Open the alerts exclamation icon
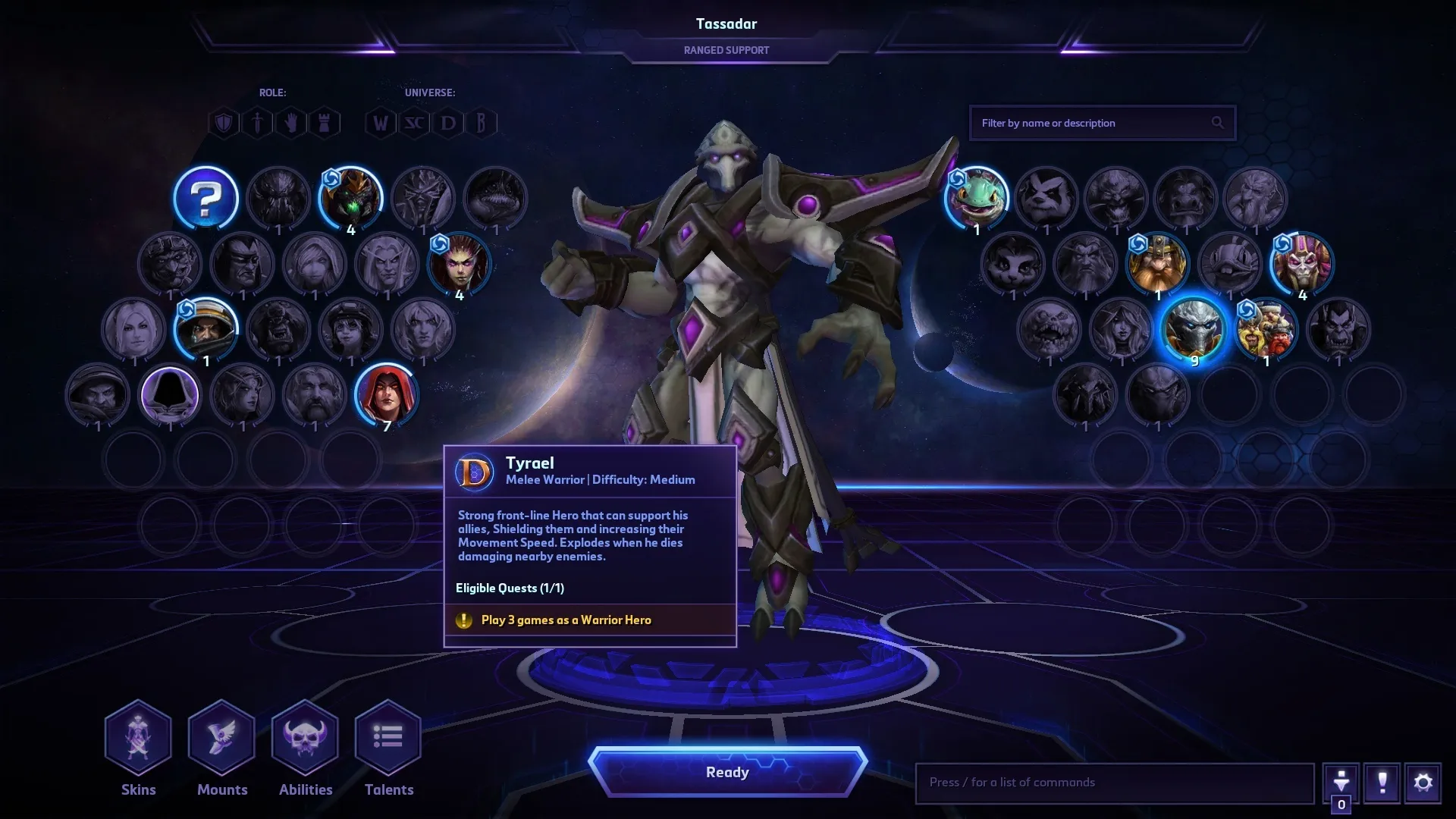 tap(1383, 783)
